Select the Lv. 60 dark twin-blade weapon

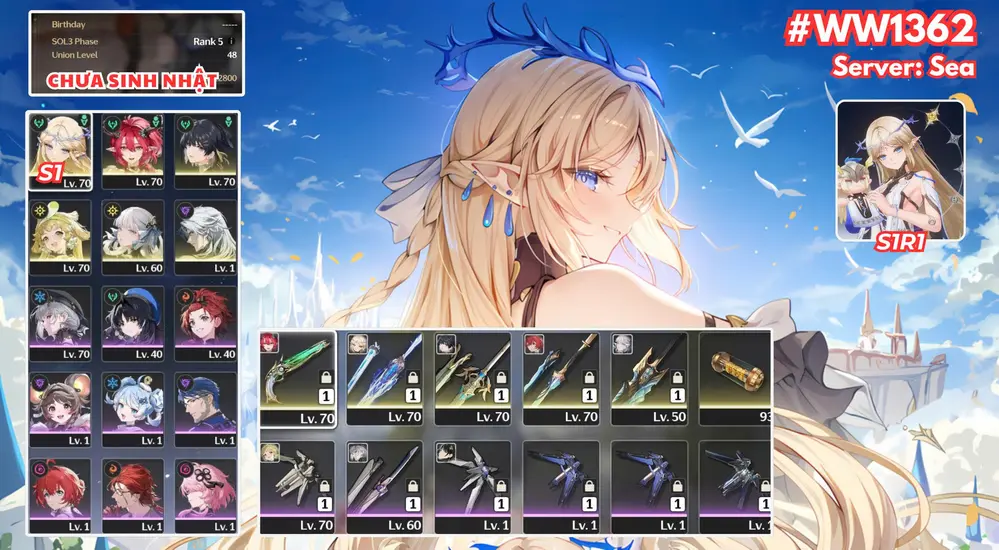click(x=385, y=486)
